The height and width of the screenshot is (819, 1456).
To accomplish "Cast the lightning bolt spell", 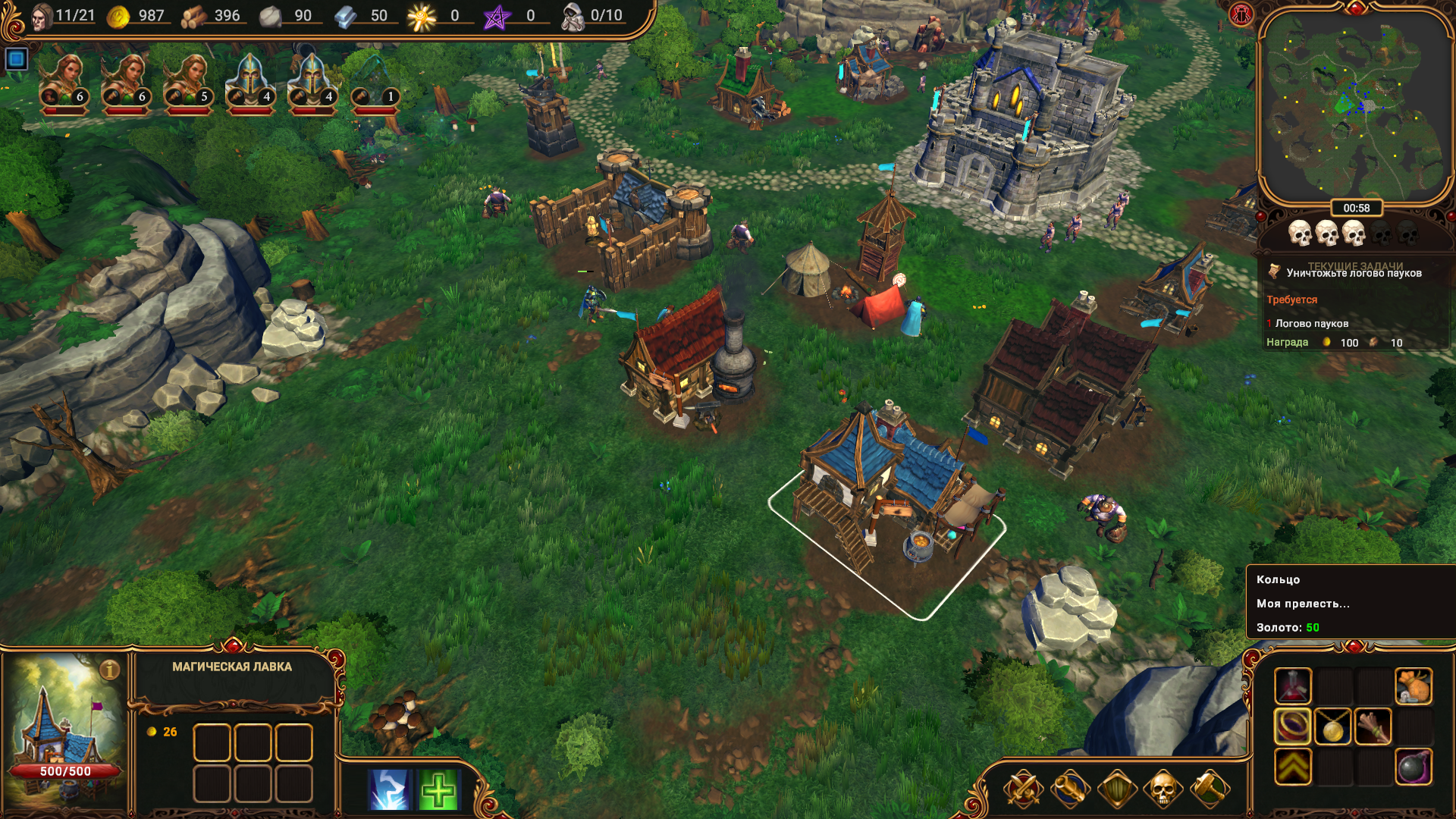I will point(390,789).
